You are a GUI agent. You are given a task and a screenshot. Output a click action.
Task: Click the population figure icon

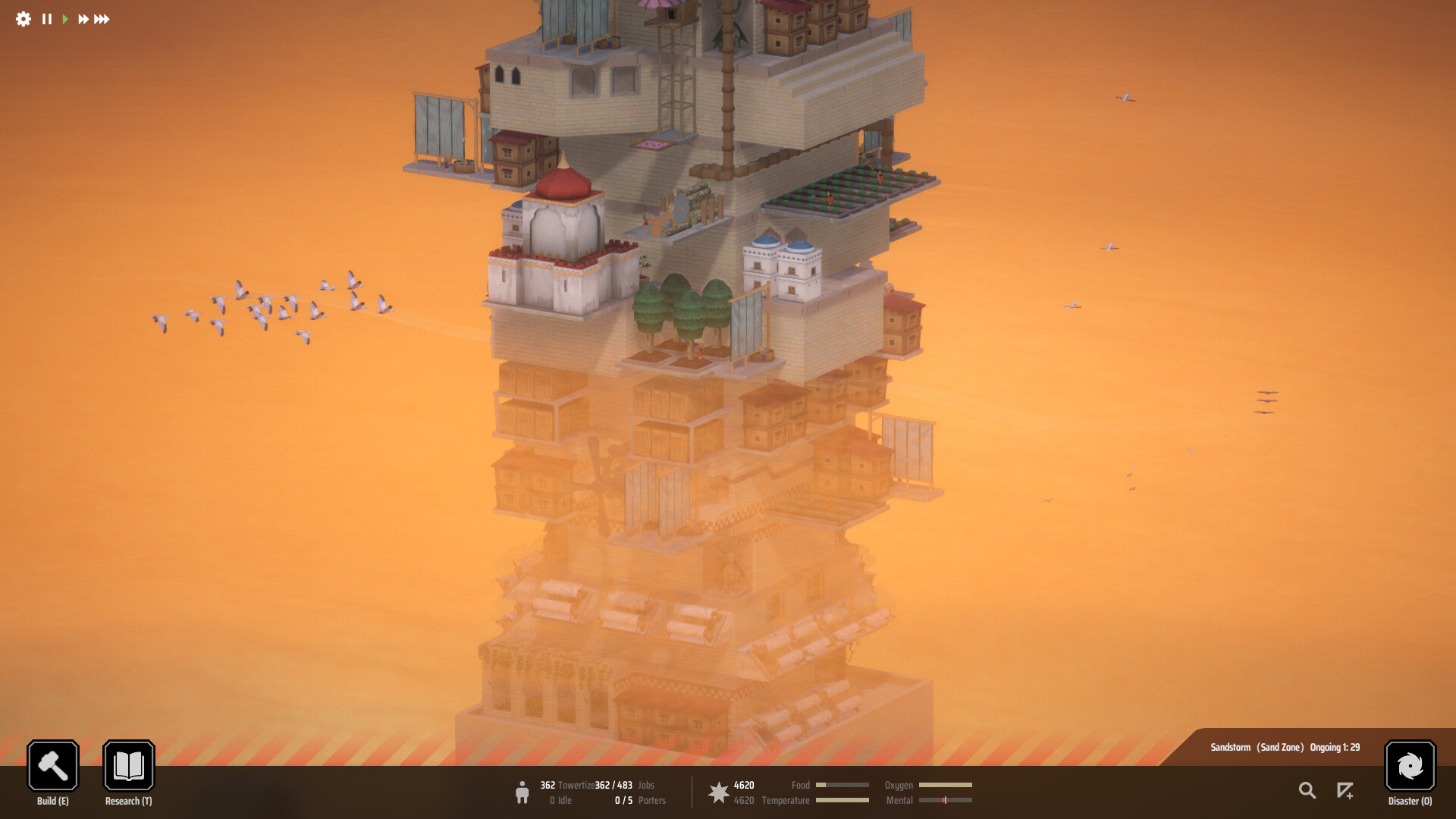523,792
